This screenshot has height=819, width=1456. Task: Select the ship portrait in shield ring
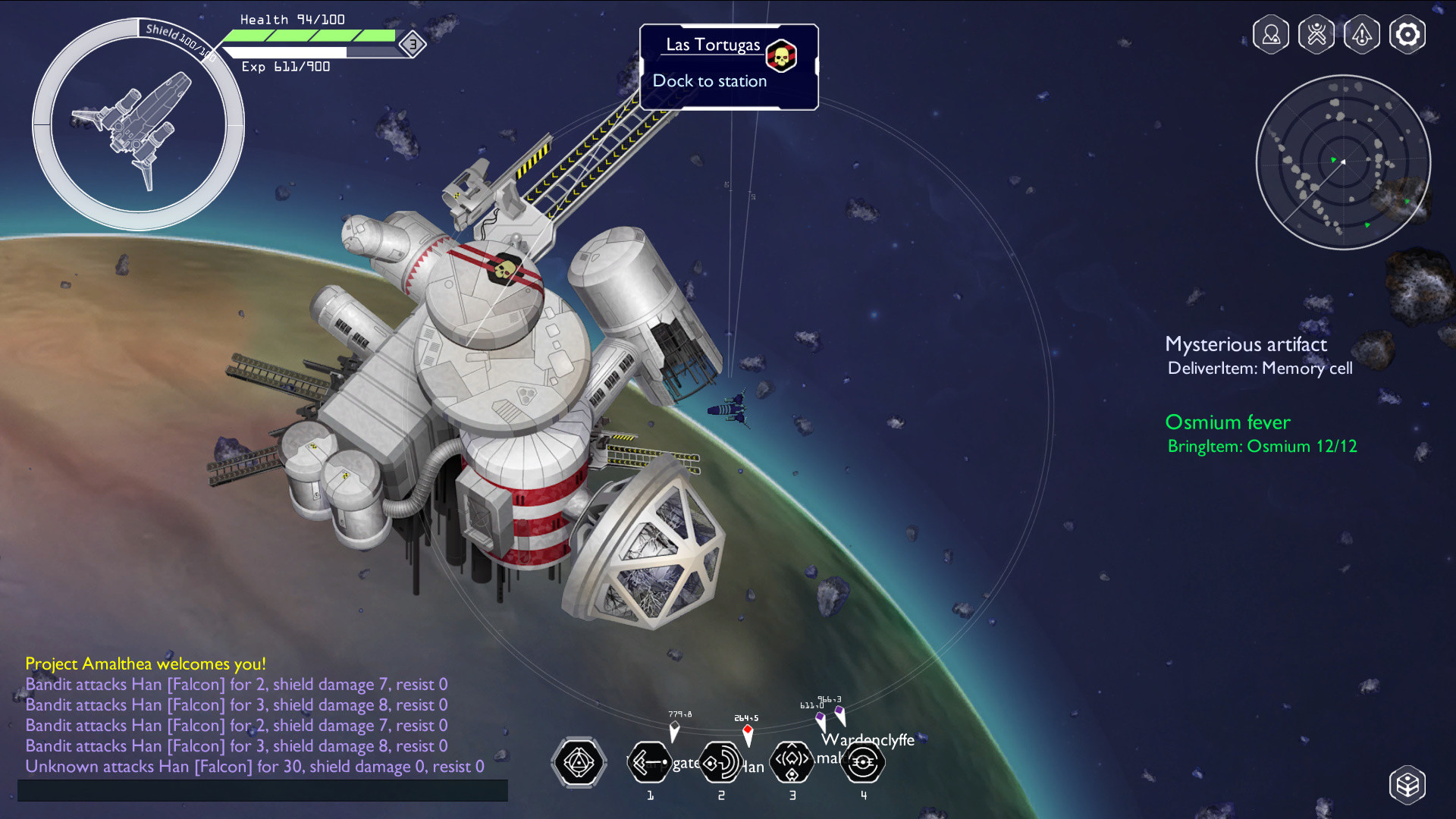coord(138,126)
